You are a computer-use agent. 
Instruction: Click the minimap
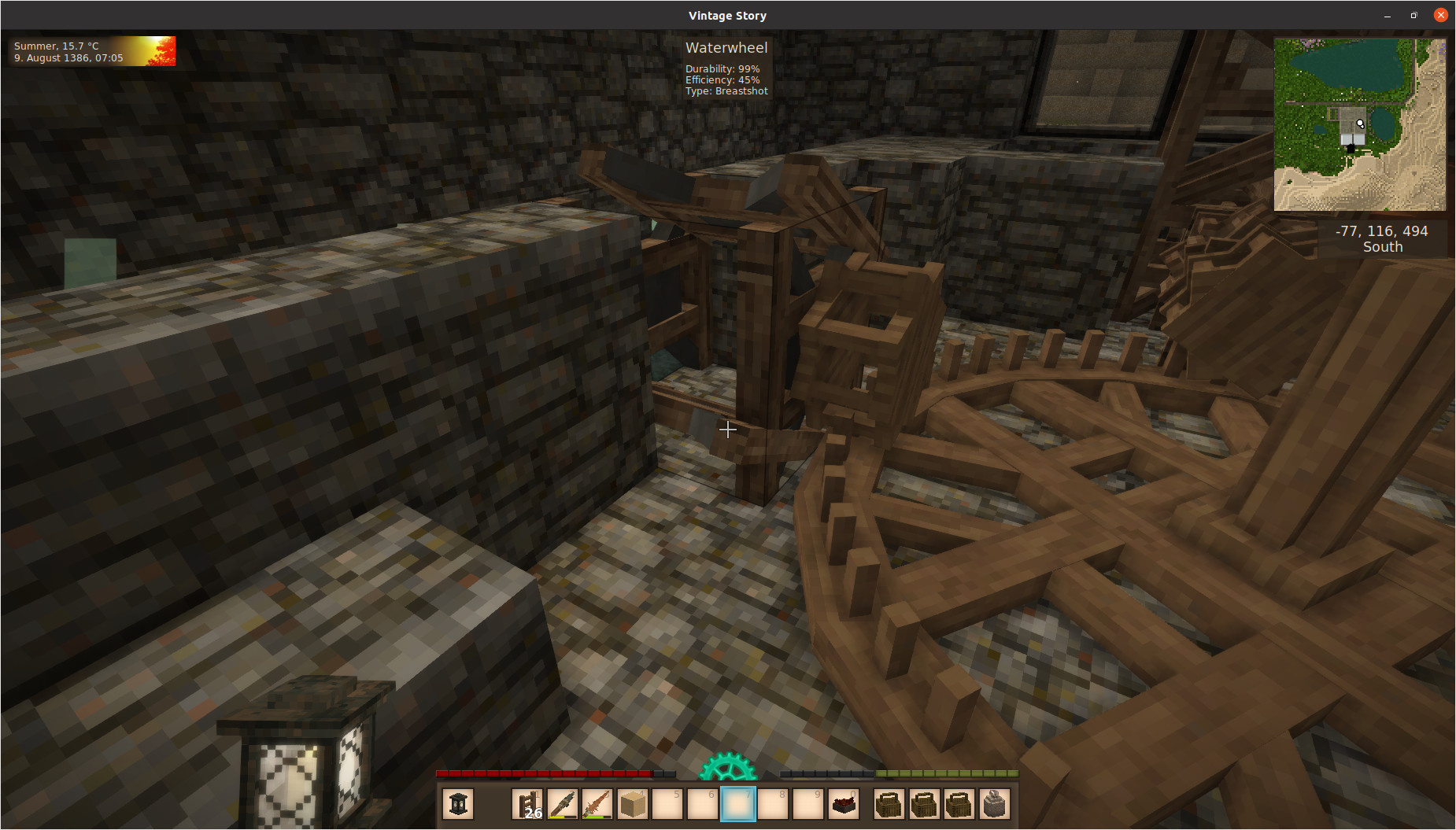coord(1359,124)
